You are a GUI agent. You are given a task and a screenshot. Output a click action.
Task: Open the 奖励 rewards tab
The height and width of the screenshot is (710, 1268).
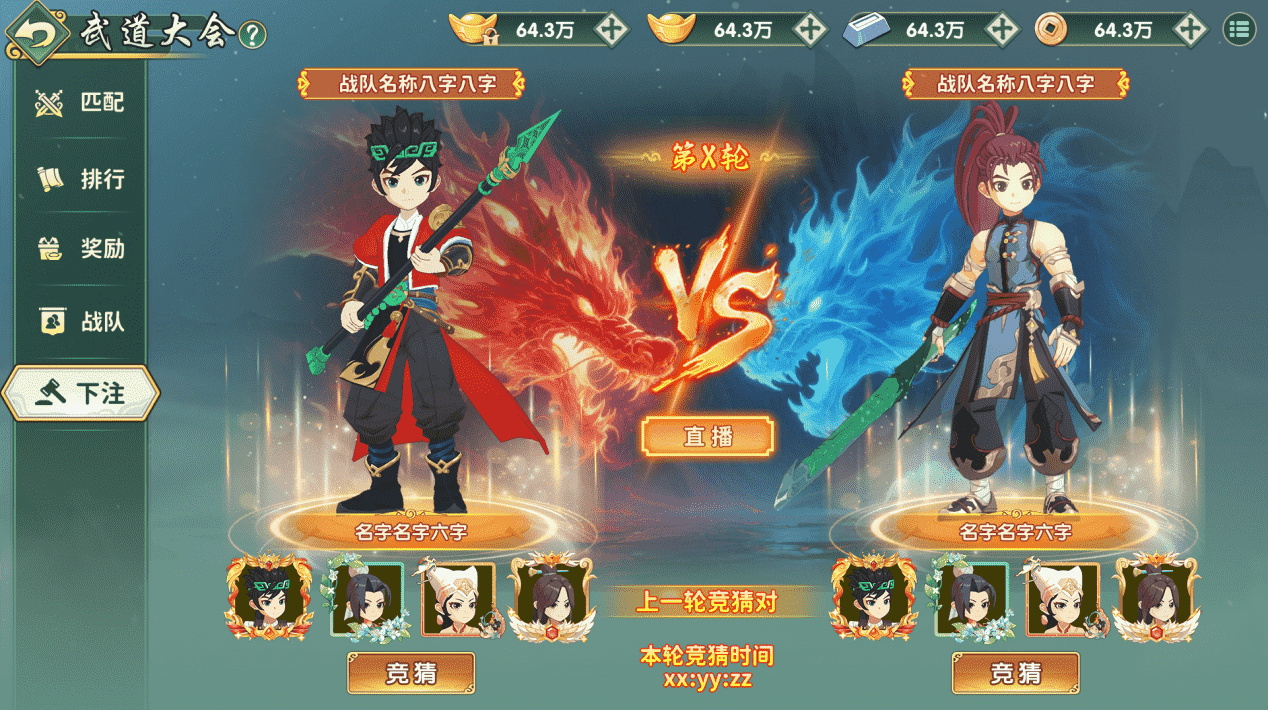(x=80, y=249)
